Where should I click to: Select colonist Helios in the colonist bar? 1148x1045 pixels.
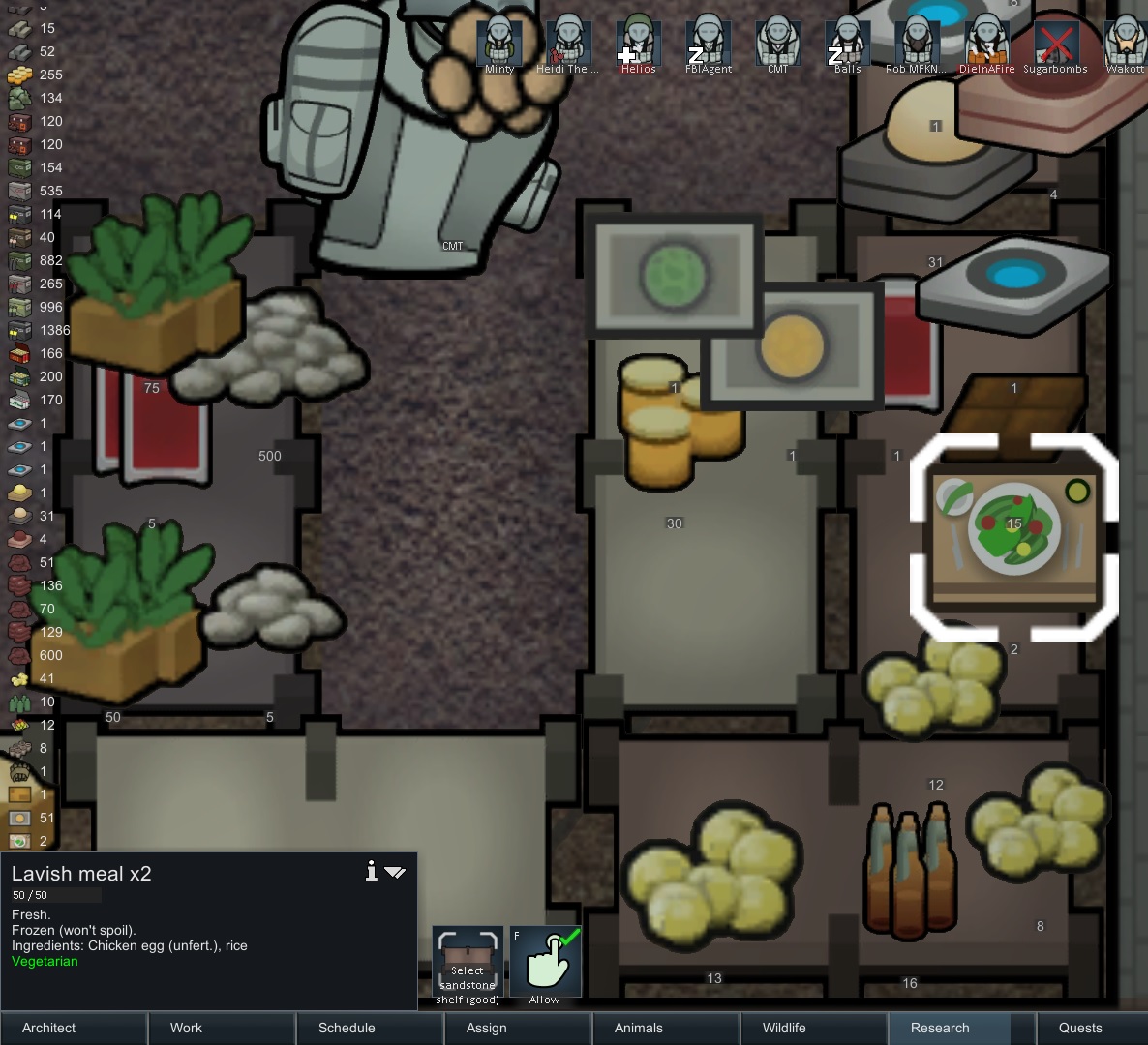[638, 44]
